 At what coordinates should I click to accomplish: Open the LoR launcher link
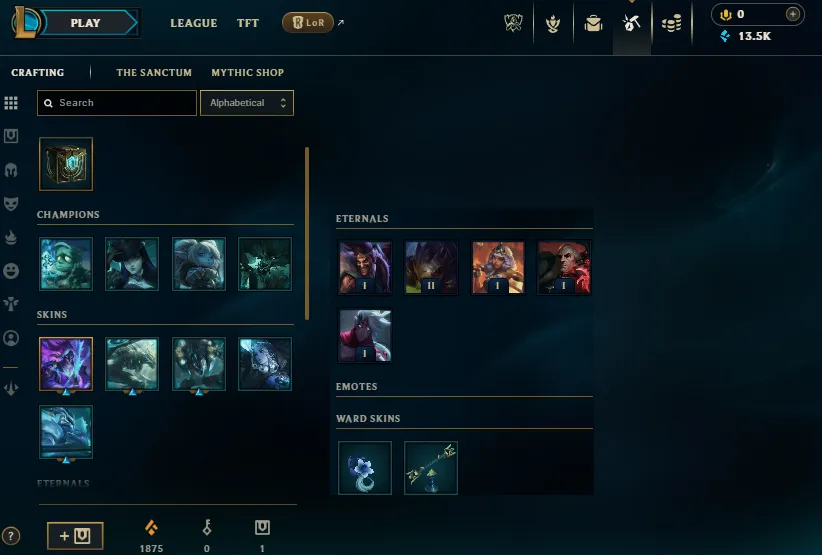click(x=308, y=23)
